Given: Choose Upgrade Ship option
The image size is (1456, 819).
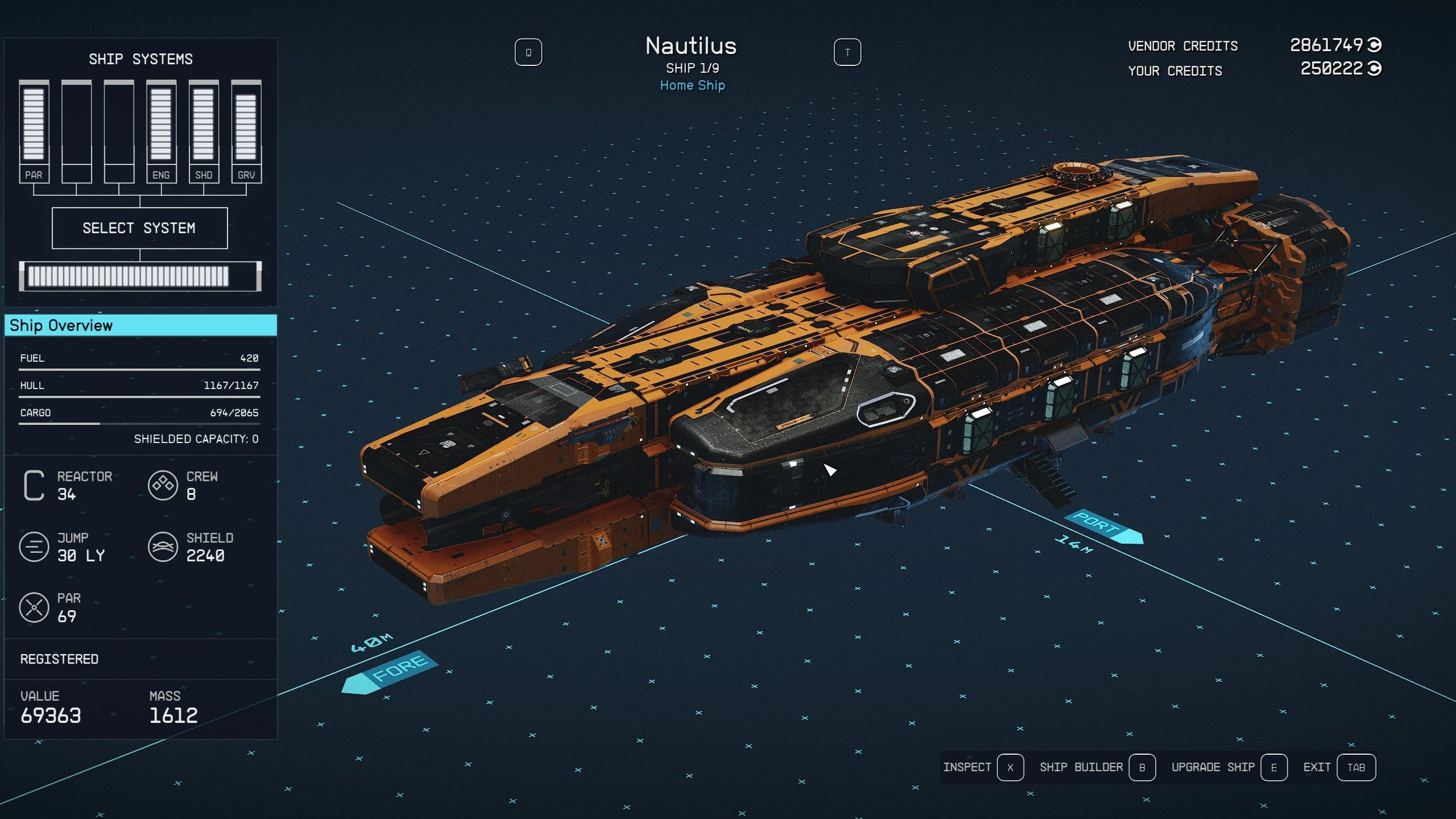Looking at the screenshot, I should pyautogui.click(x=1228, y=767).
